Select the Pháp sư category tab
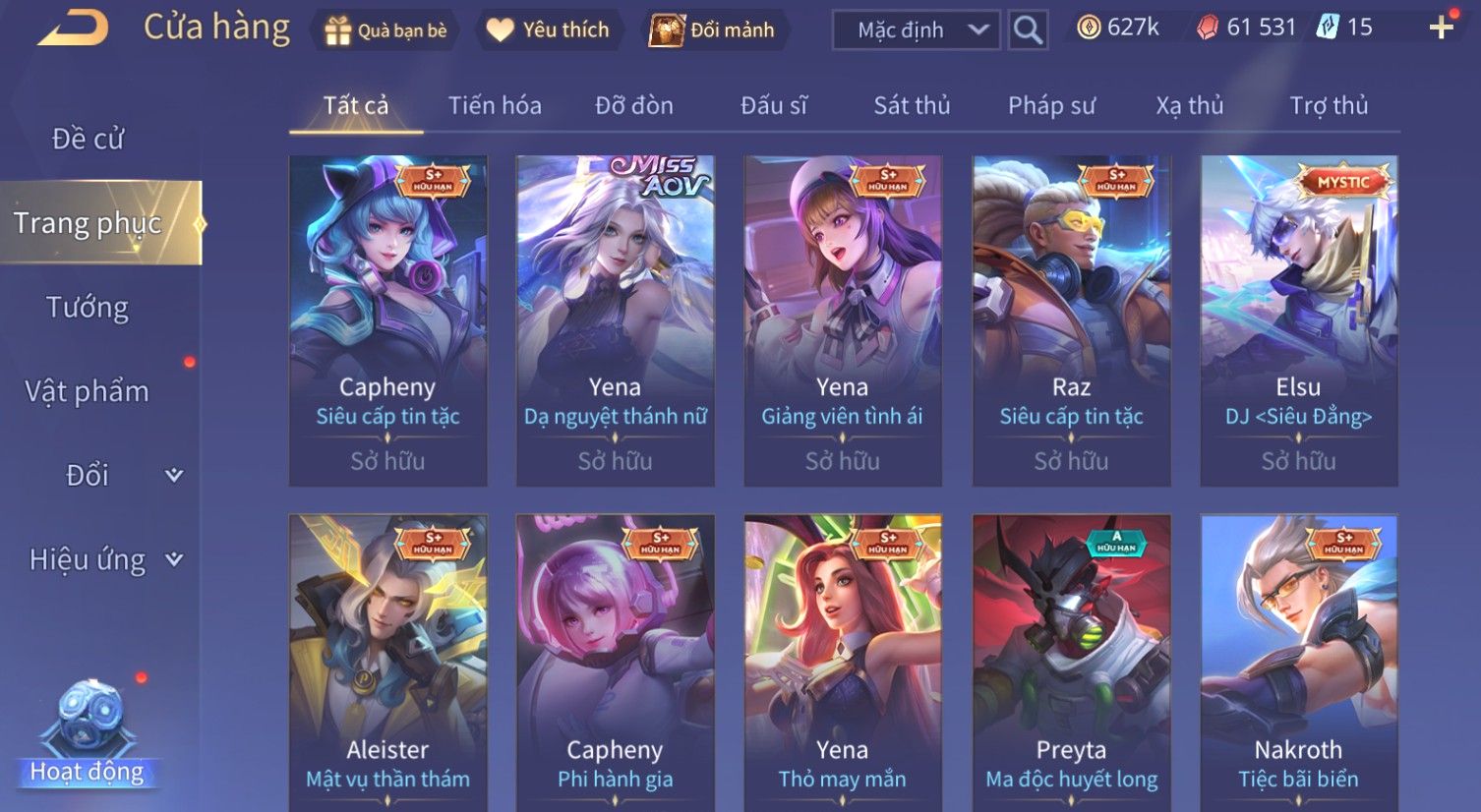Screen dimensions: 1481x812 click(x=1051, y=105)
